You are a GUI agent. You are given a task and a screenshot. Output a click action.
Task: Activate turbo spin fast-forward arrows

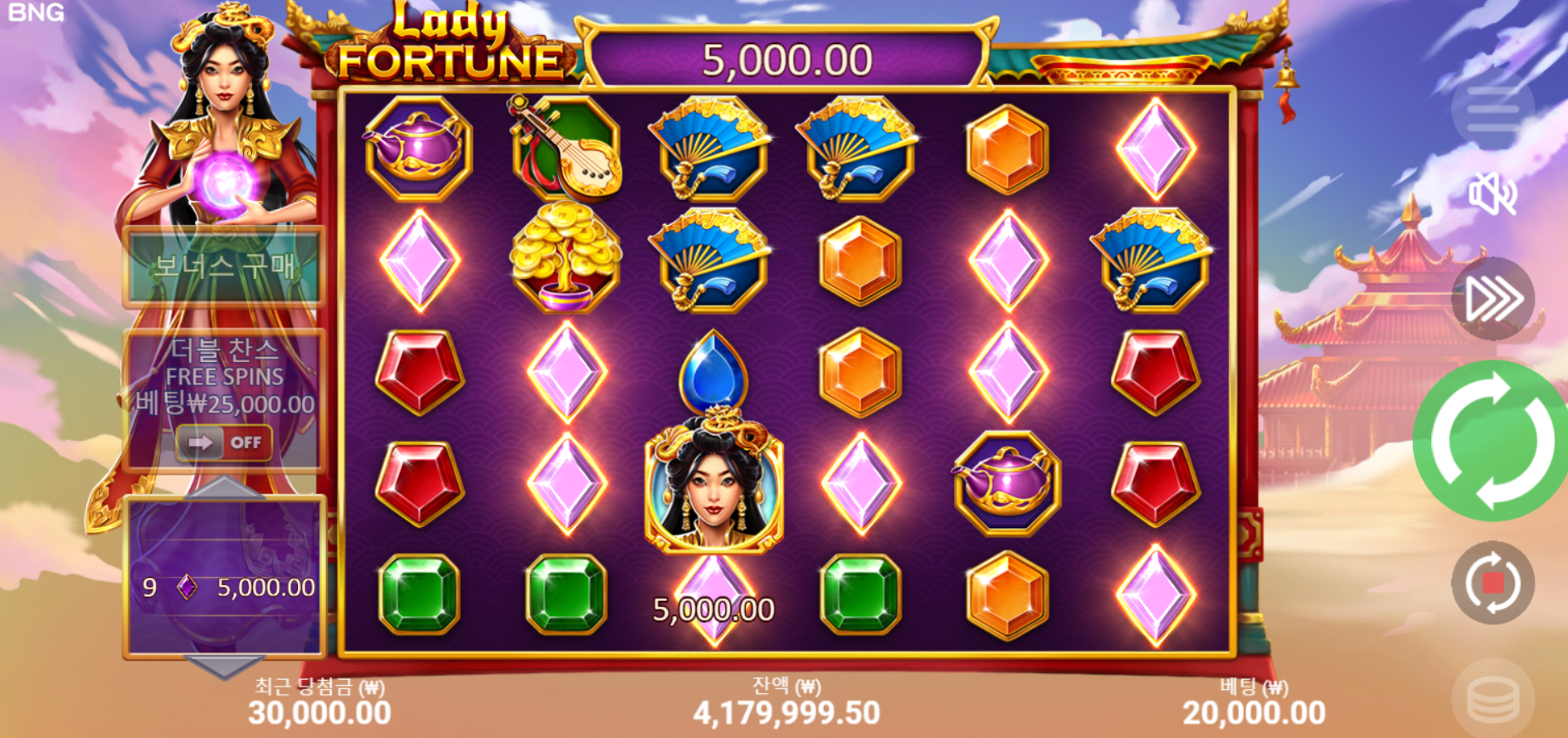[x=1493, y=299]
